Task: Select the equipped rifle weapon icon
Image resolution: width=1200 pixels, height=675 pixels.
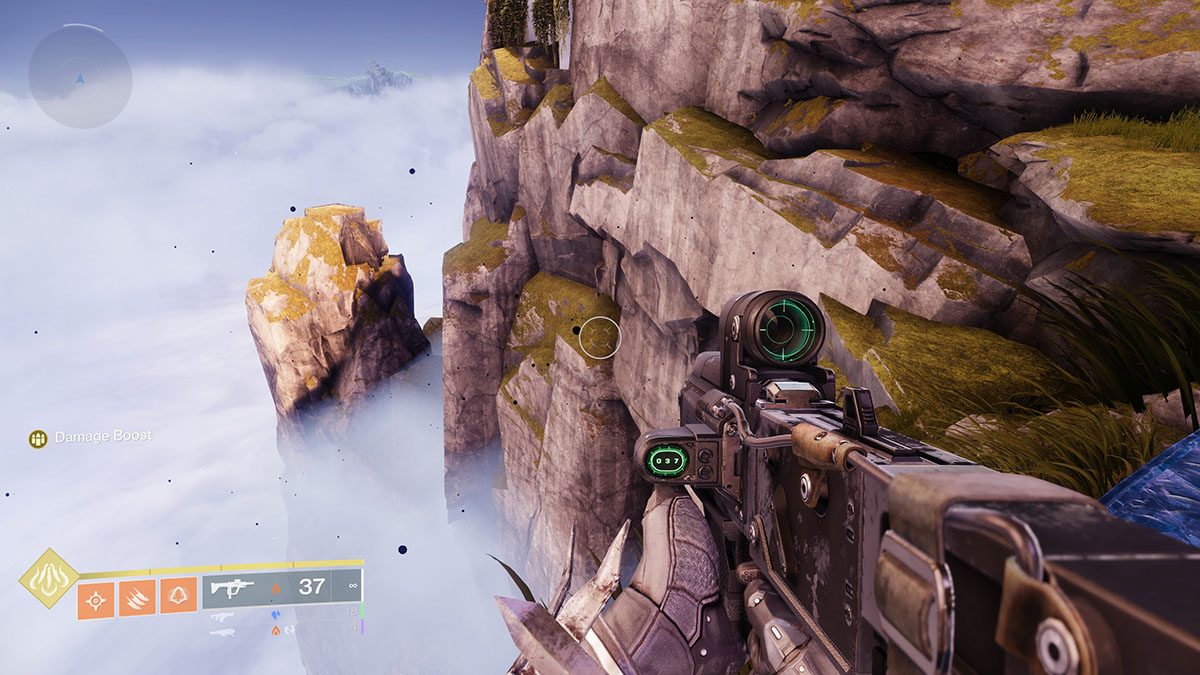Action: pos(232,588)
